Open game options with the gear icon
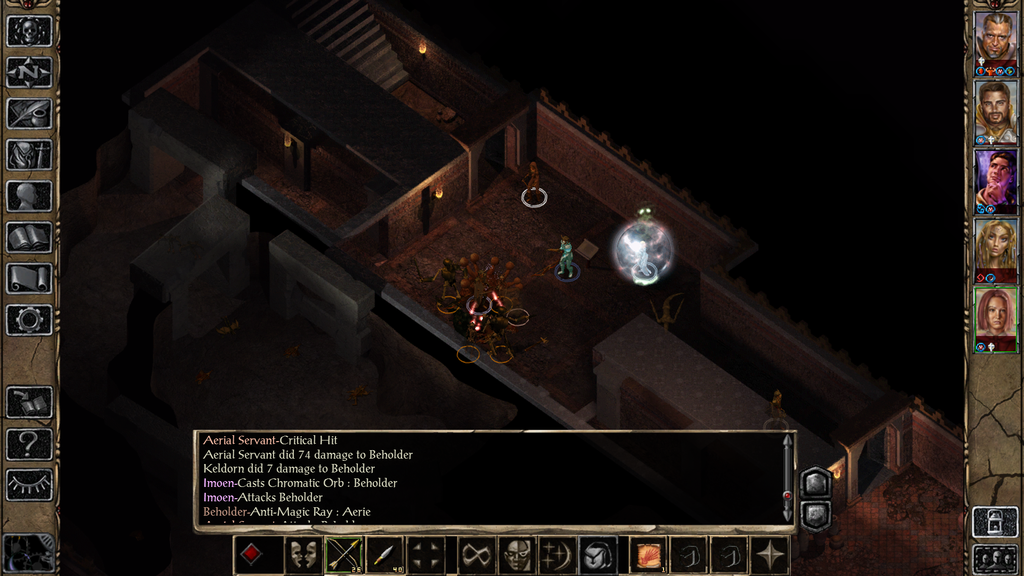Image resolution: width=1024 pixels, height=576 pixels. pyautogui.click(x=29, y=320)
